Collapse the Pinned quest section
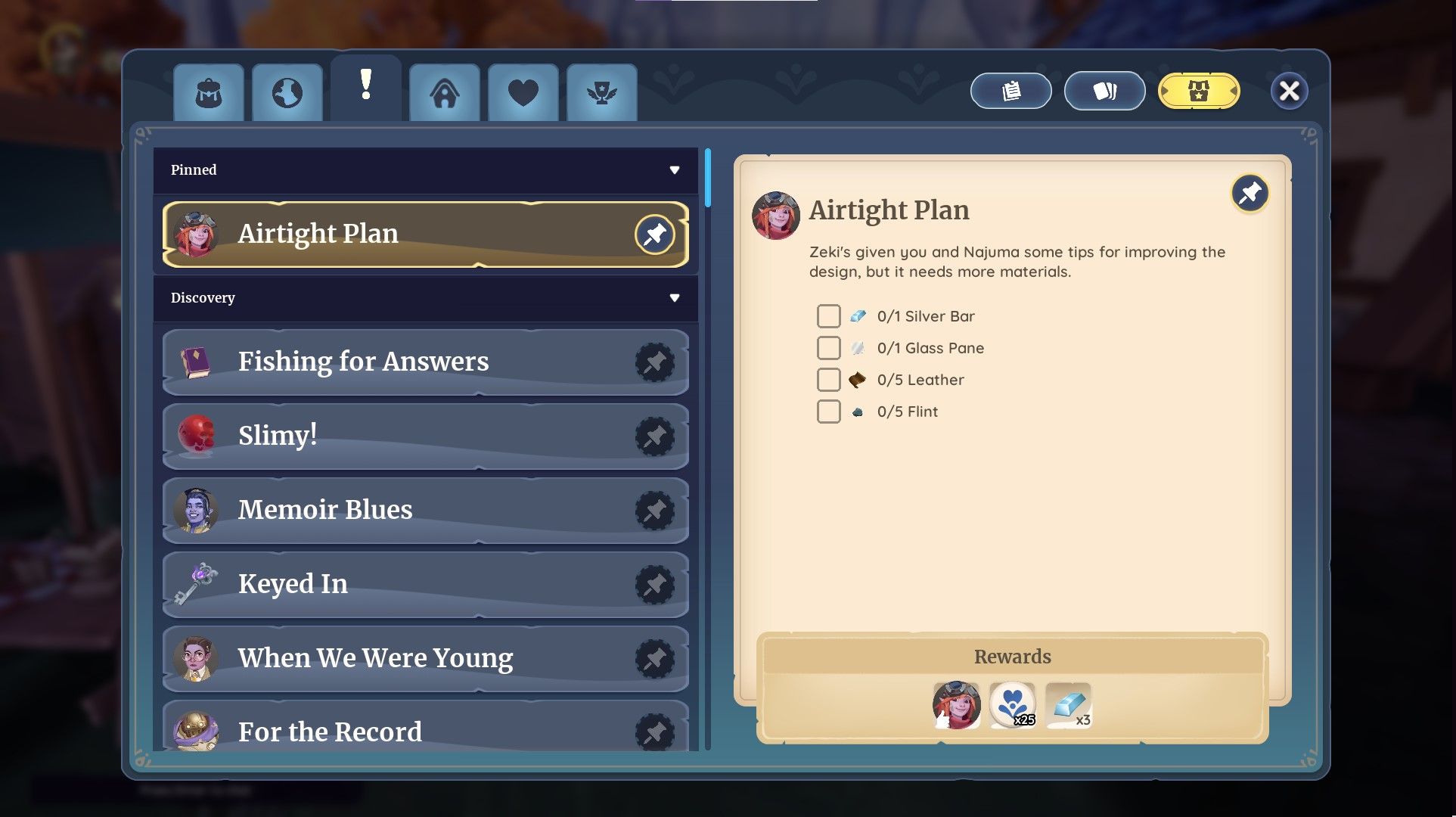This screenshot has width=1456, height=817. click(x=675, y=171)
